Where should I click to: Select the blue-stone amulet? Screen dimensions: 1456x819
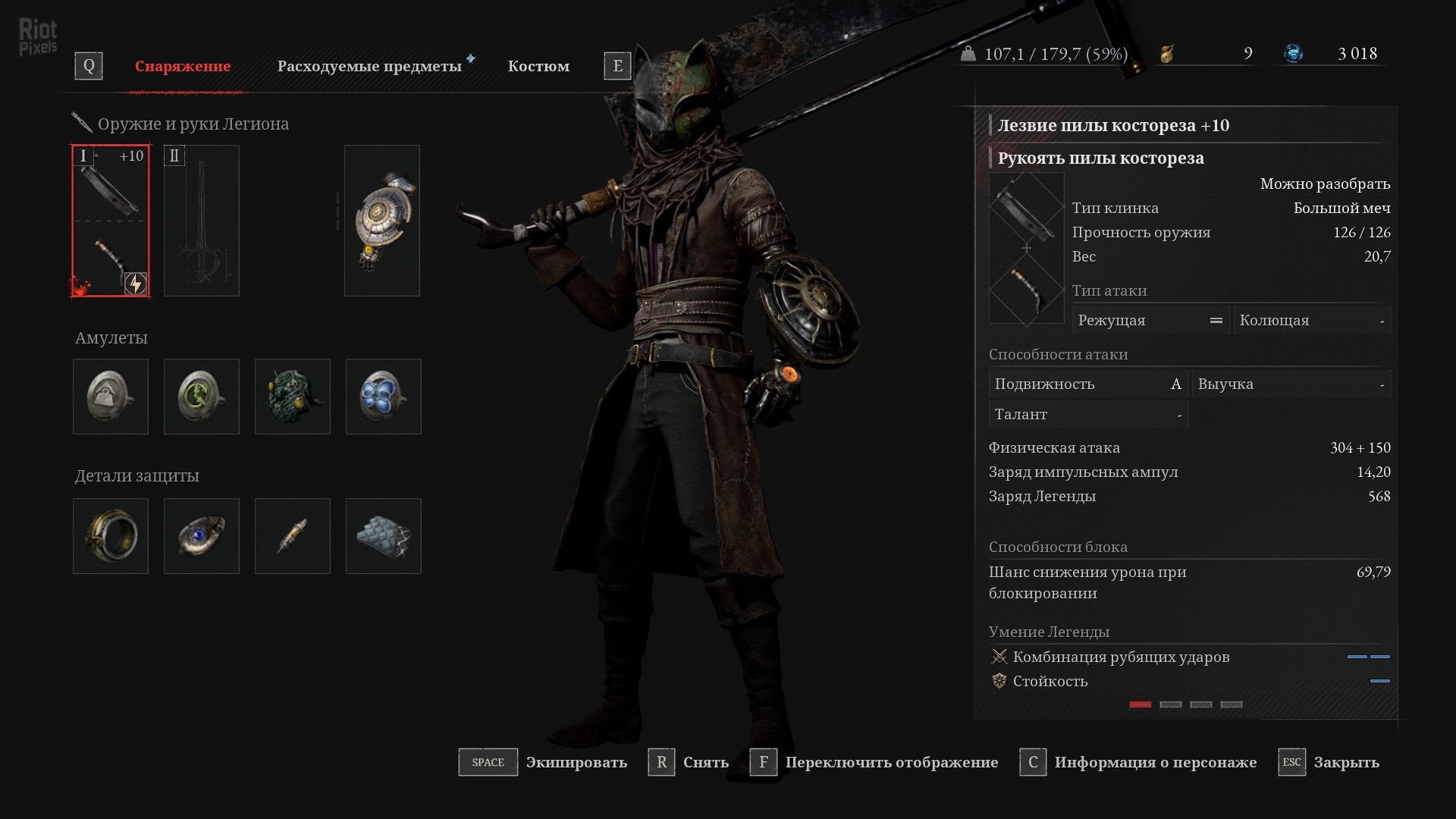[384, 397]
